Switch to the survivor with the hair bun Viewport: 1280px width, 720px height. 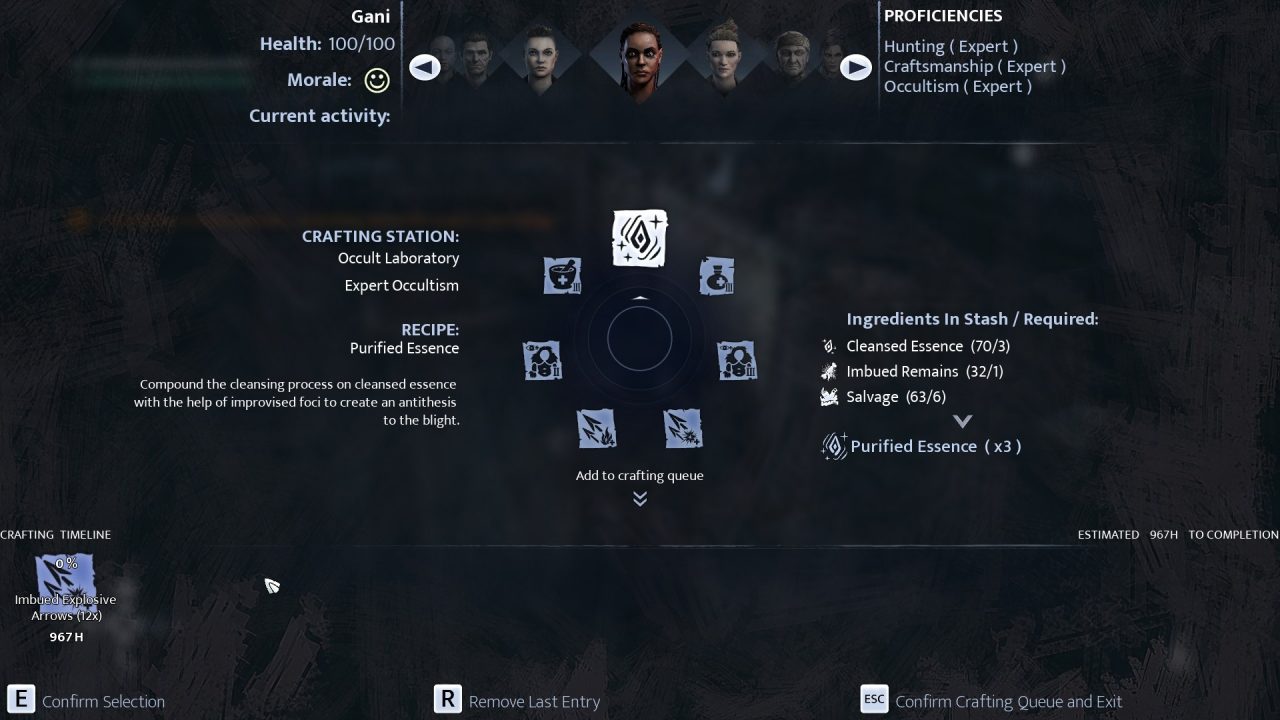(722, 58)
